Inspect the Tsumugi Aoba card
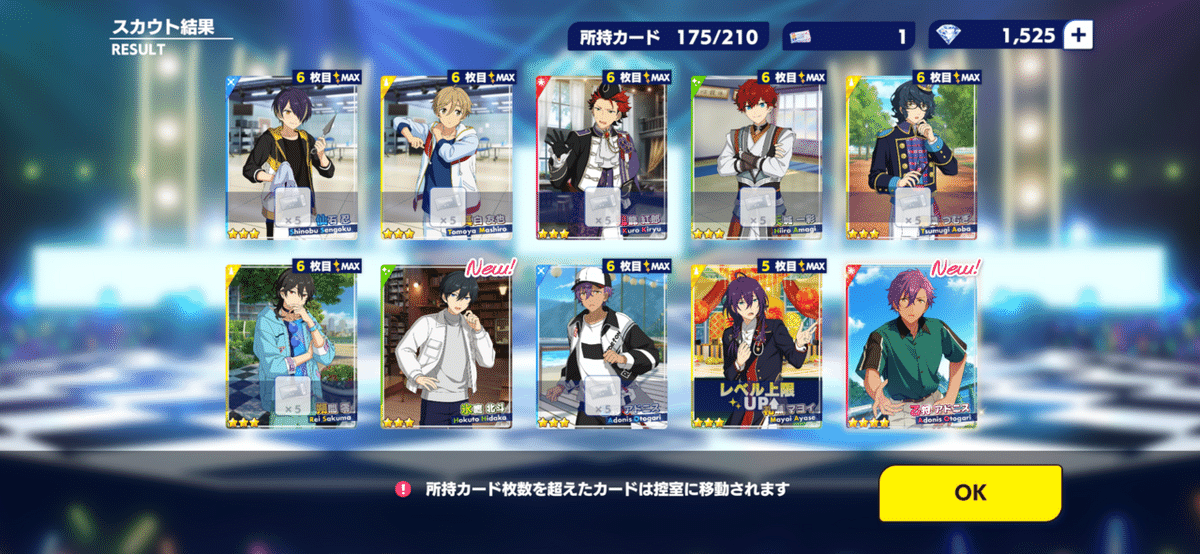The height and width of the screenshot is (554, 1200). click(911, 155)
